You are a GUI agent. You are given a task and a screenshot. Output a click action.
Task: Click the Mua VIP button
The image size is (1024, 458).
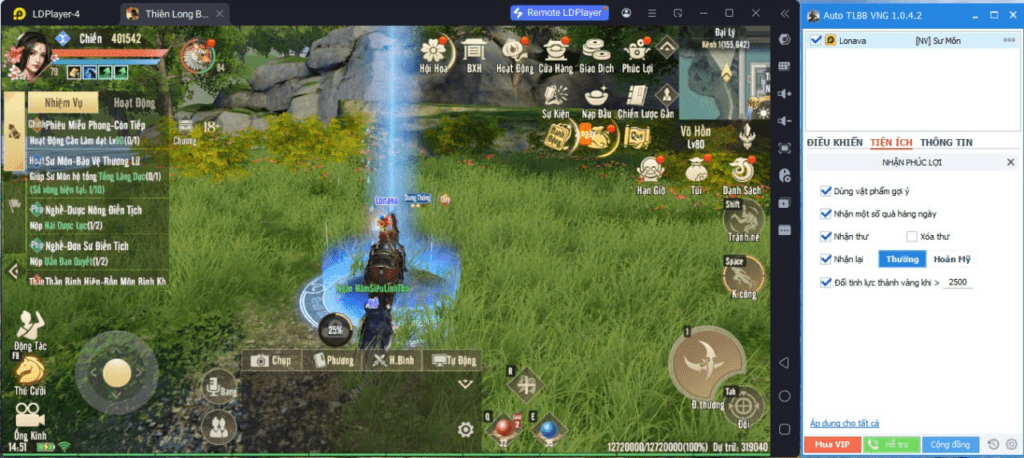pyautogui.click(x=831, y=444)
